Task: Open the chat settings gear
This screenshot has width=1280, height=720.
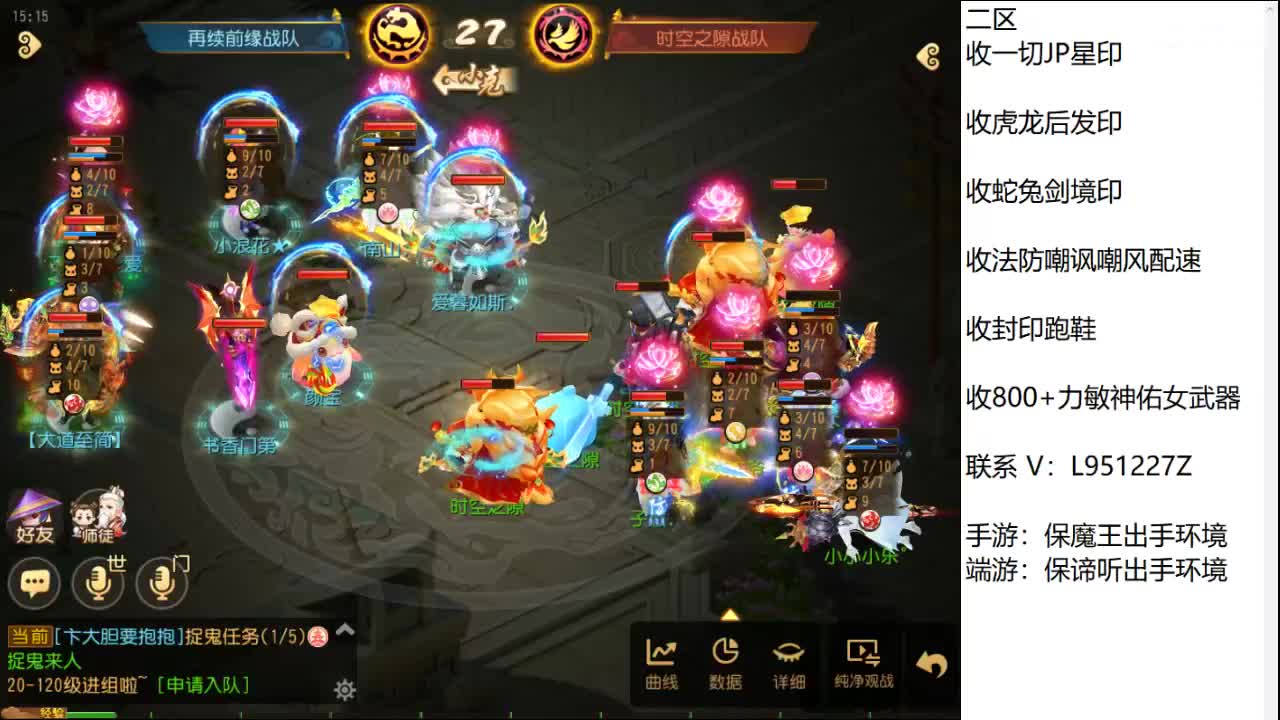Action: (343, 690)
